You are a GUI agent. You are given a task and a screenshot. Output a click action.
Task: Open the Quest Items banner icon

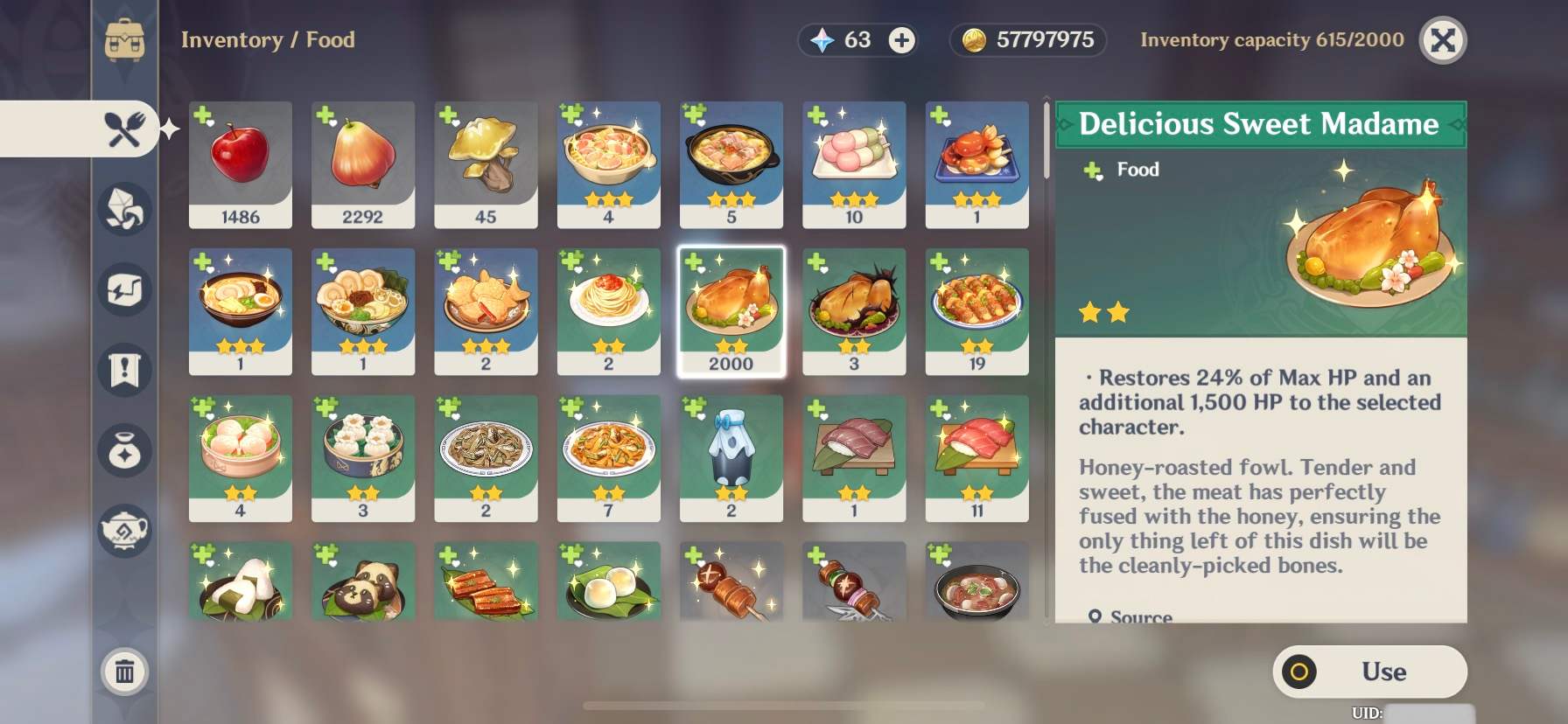(x=125, y=371)
